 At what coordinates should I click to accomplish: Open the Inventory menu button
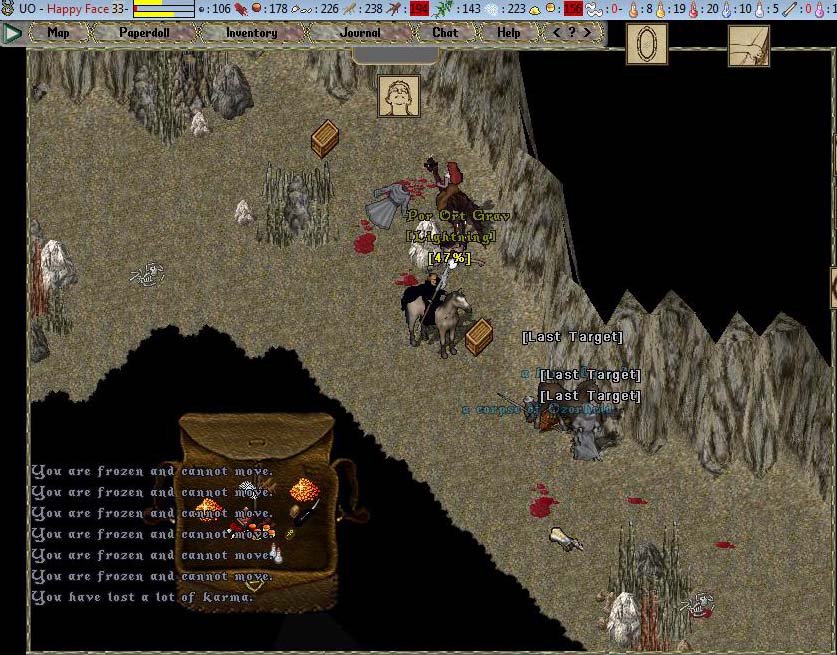[x=251, y=32]
